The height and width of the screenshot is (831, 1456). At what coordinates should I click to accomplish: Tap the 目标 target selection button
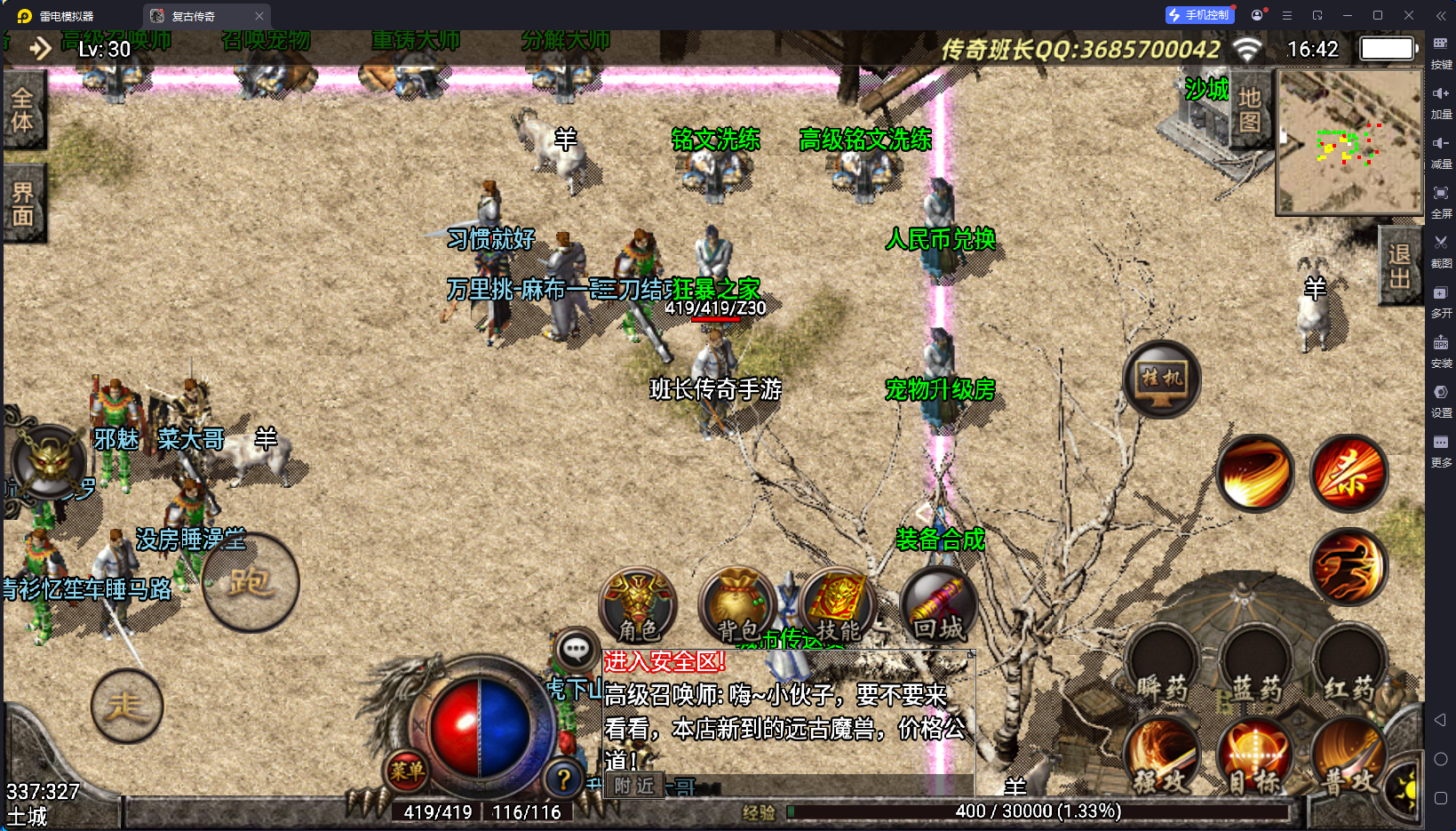click(1255, 757)
